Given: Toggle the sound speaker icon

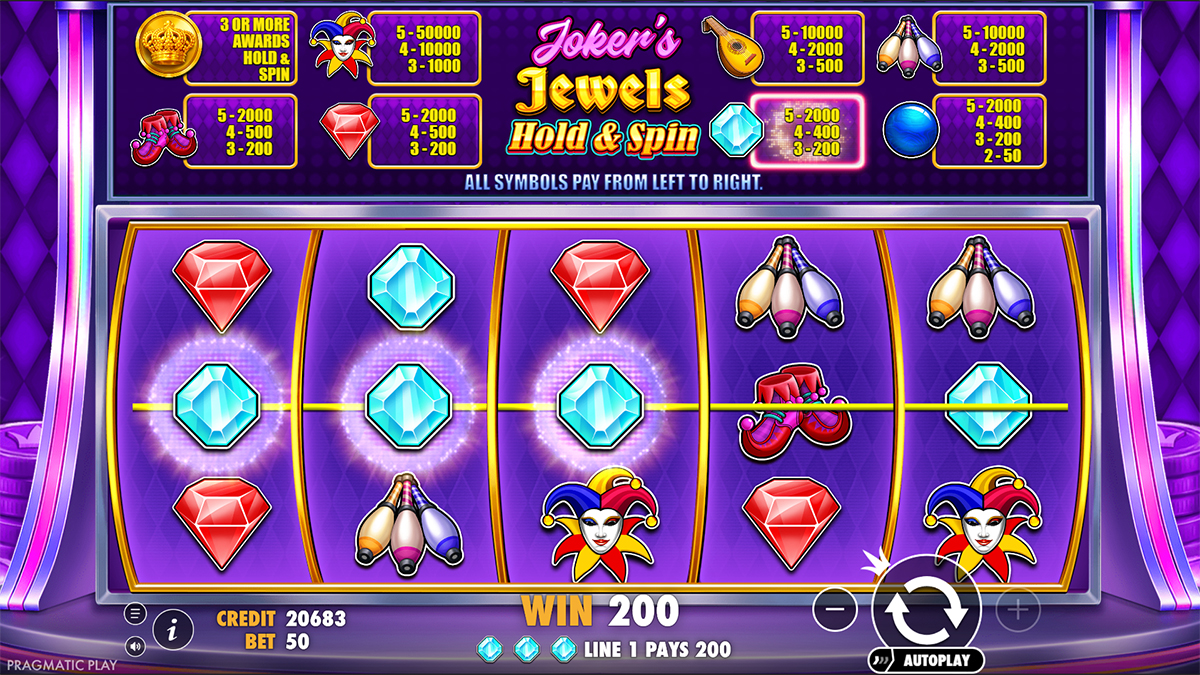Looking at the screenshot, I should point(136,645).
